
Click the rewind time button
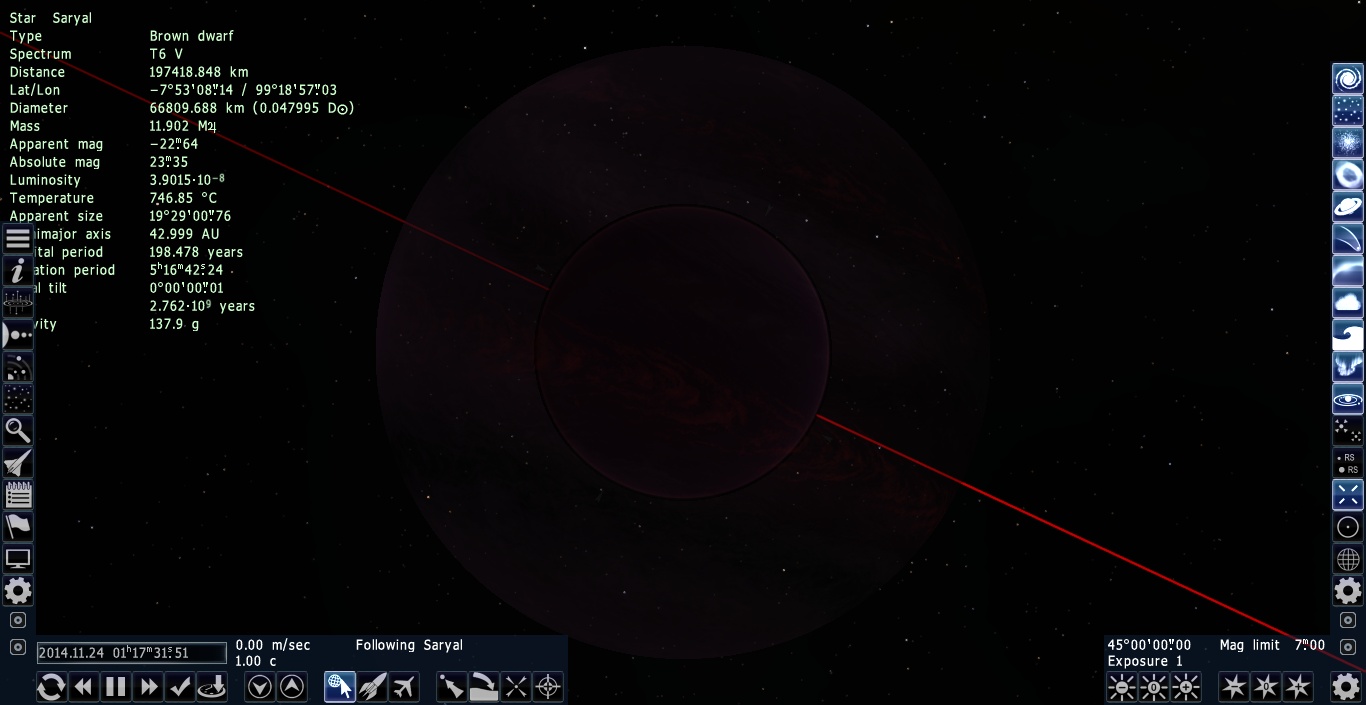pyautogui.click(x=84, y=687)
